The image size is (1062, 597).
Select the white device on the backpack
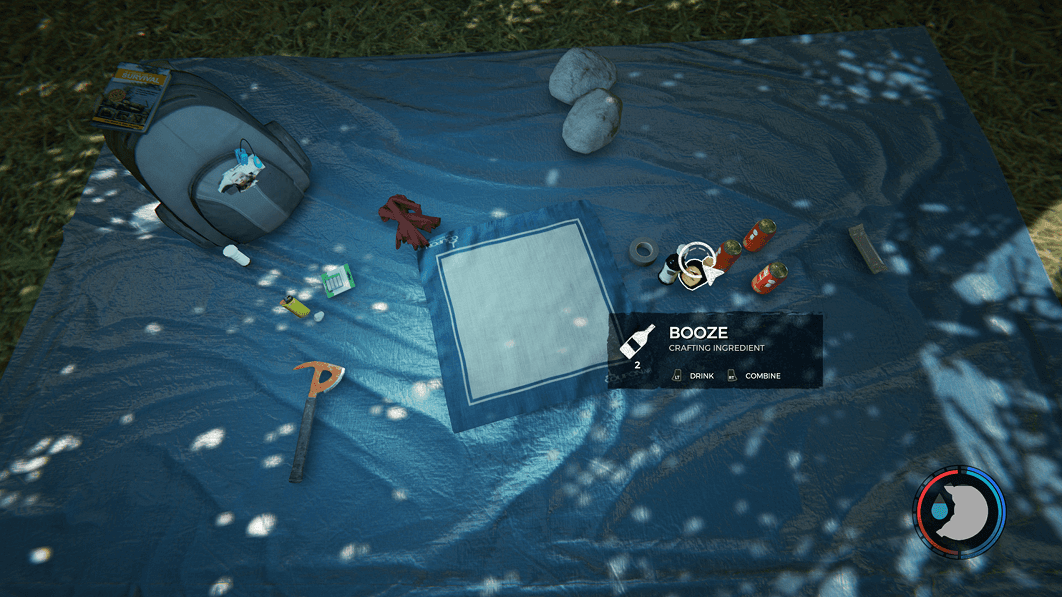(241, 172)
